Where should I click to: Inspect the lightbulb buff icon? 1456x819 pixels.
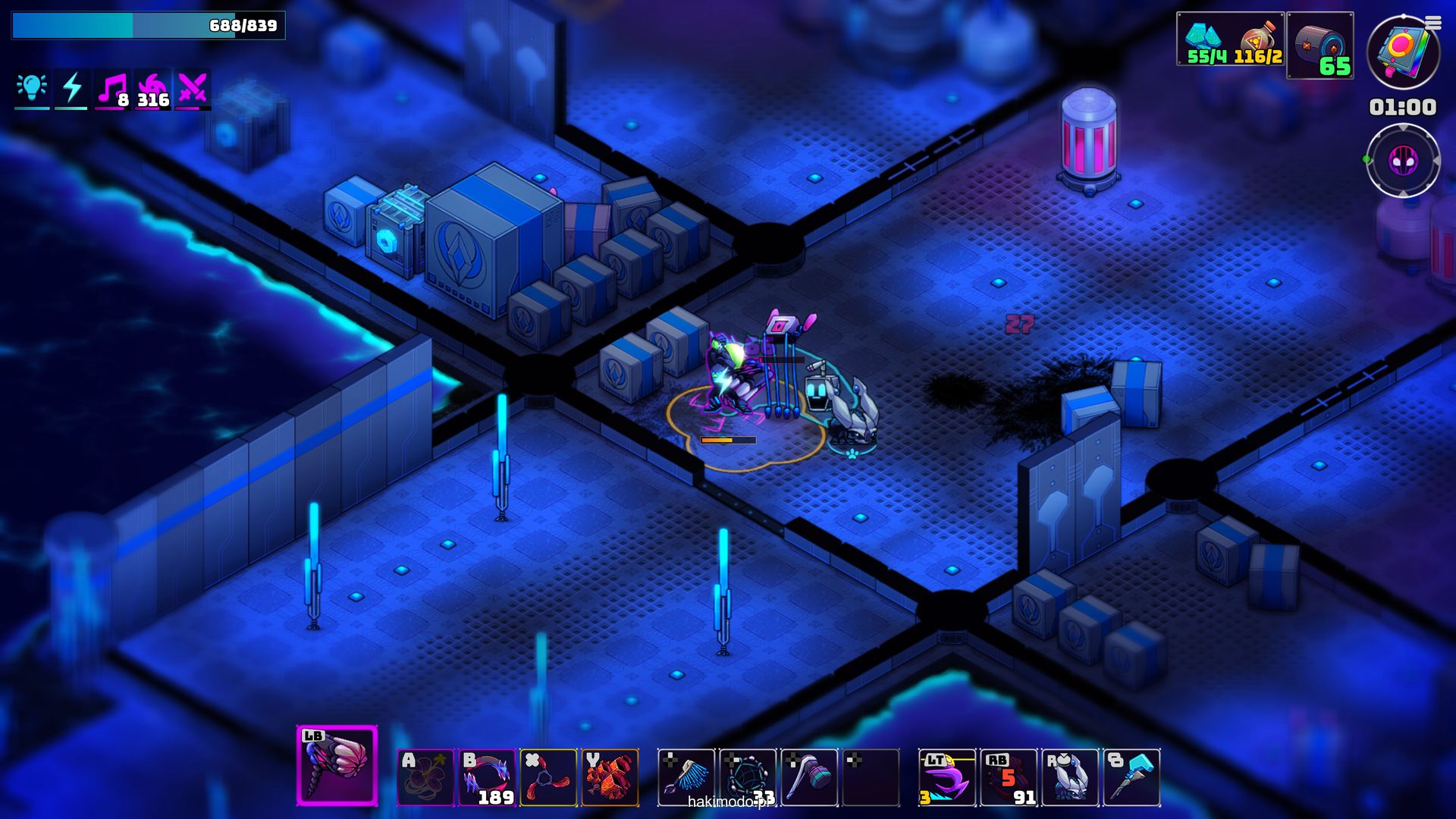pyautogui.click(x=32, y=89)
